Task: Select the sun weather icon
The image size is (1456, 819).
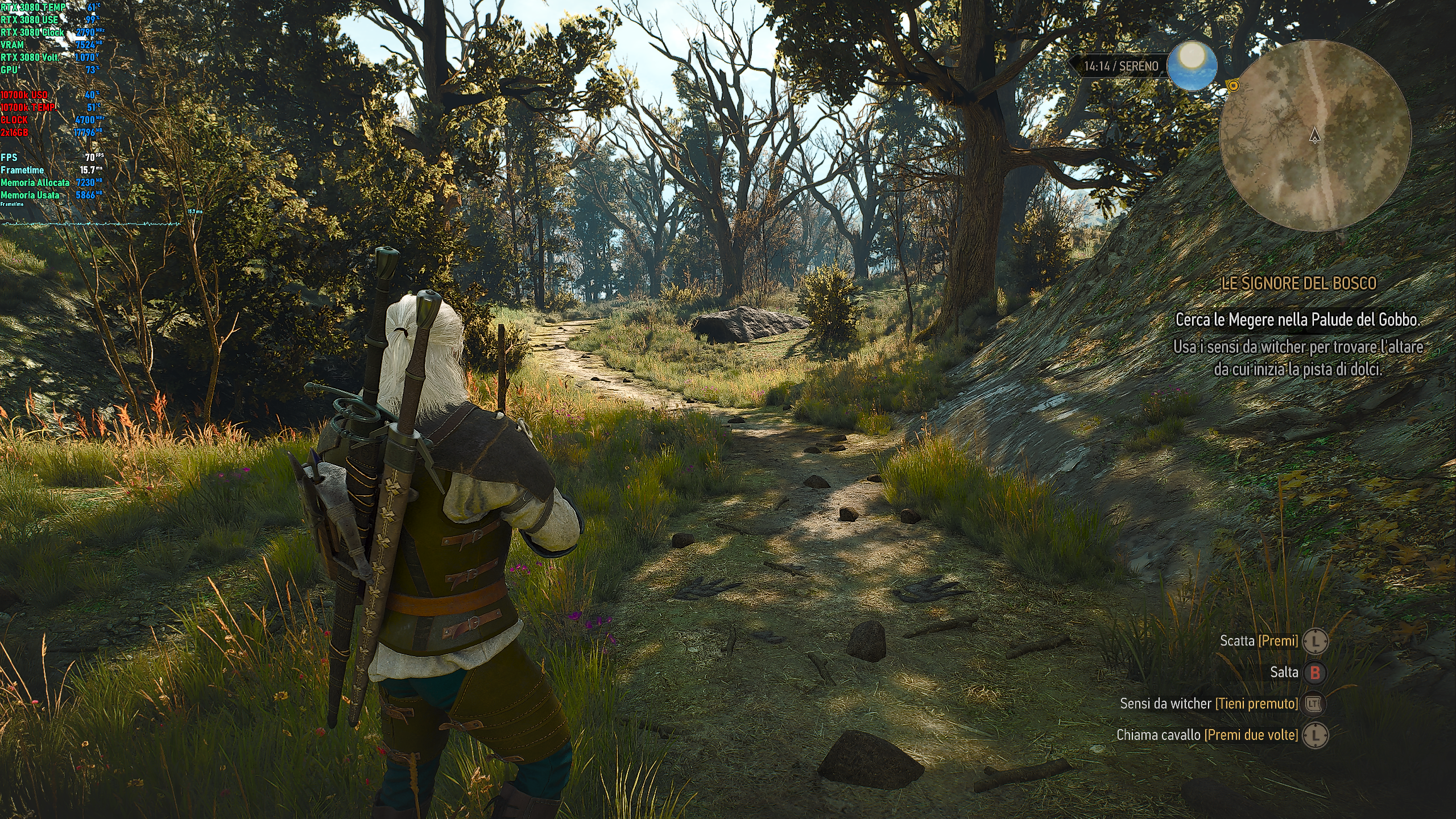Action: 1192,65
